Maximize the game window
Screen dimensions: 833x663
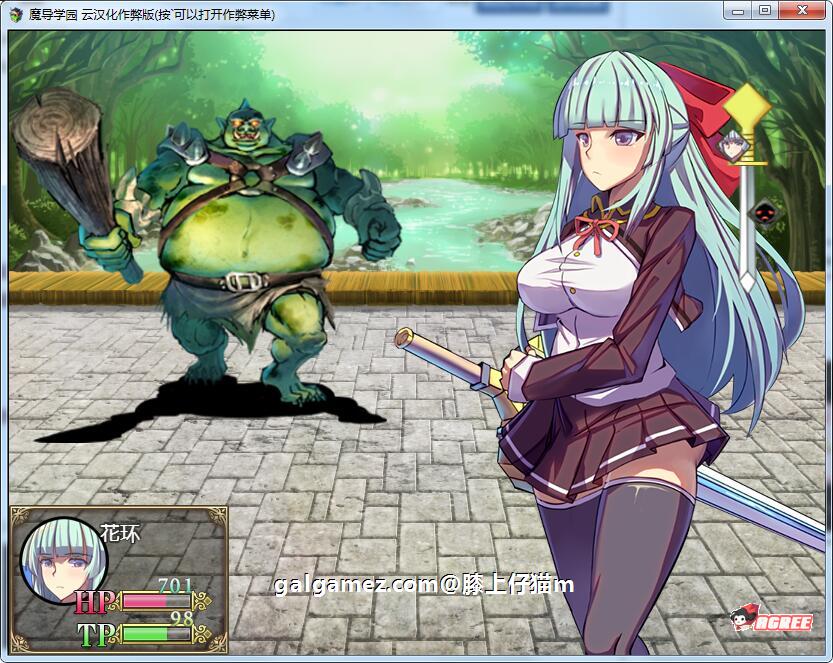click(x=765, y=10)
